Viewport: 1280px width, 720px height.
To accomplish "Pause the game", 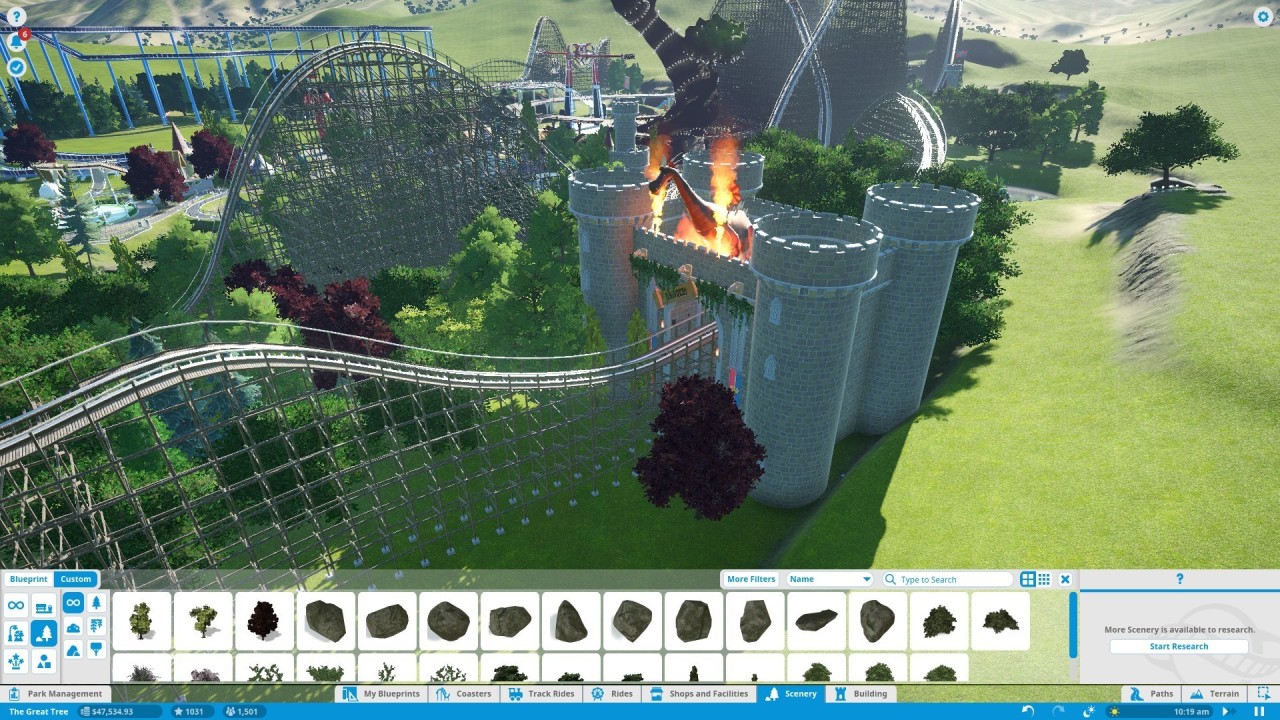I will tap(1258, 711).
